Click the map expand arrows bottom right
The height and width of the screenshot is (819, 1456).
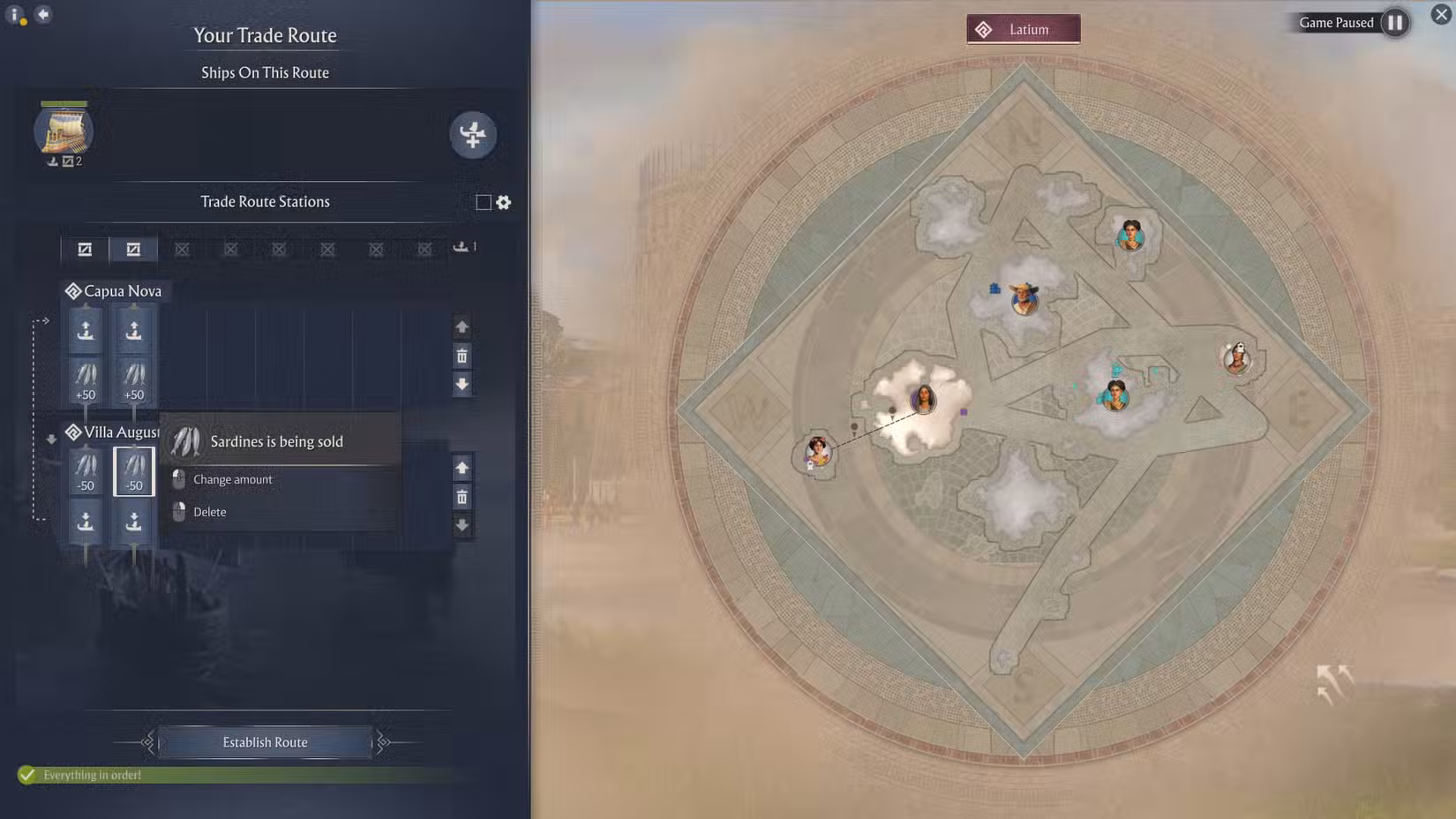[x=1332, y=680]
